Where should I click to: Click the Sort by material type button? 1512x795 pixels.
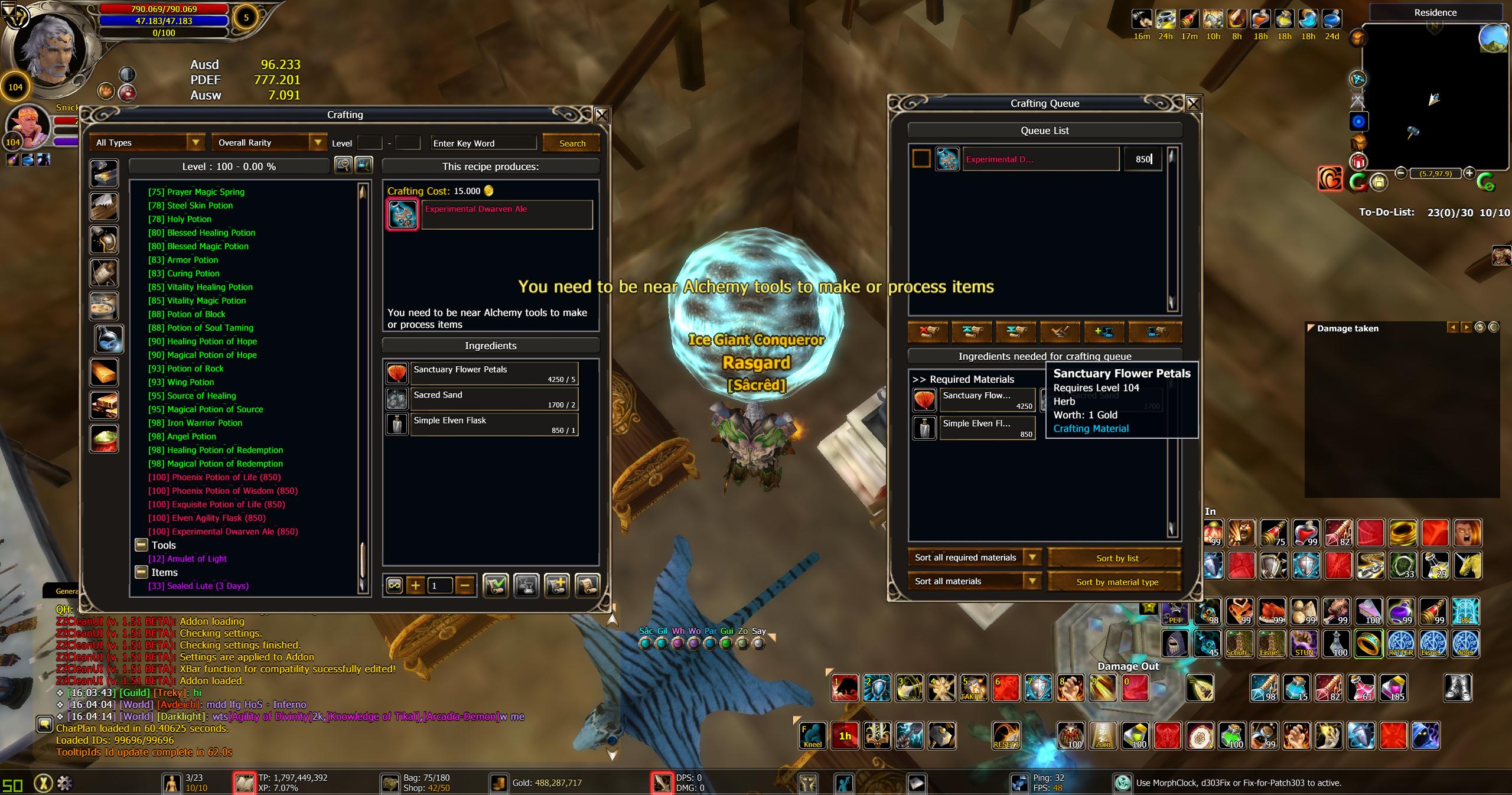1117,582
